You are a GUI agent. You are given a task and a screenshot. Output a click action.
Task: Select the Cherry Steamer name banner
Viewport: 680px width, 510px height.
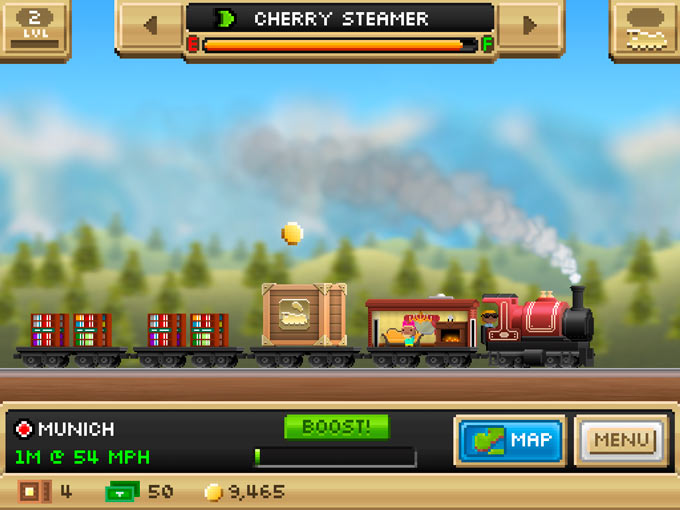pyautogui.click(x=340, y=19)
